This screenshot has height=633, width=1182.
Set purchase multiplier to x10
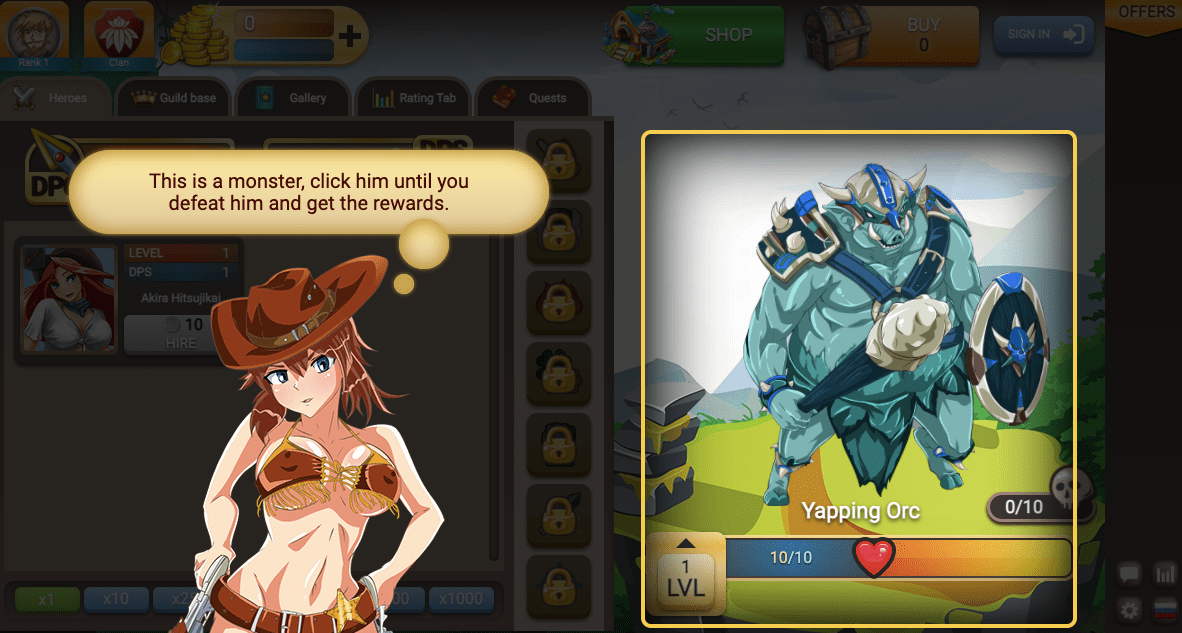pos(115,599)
